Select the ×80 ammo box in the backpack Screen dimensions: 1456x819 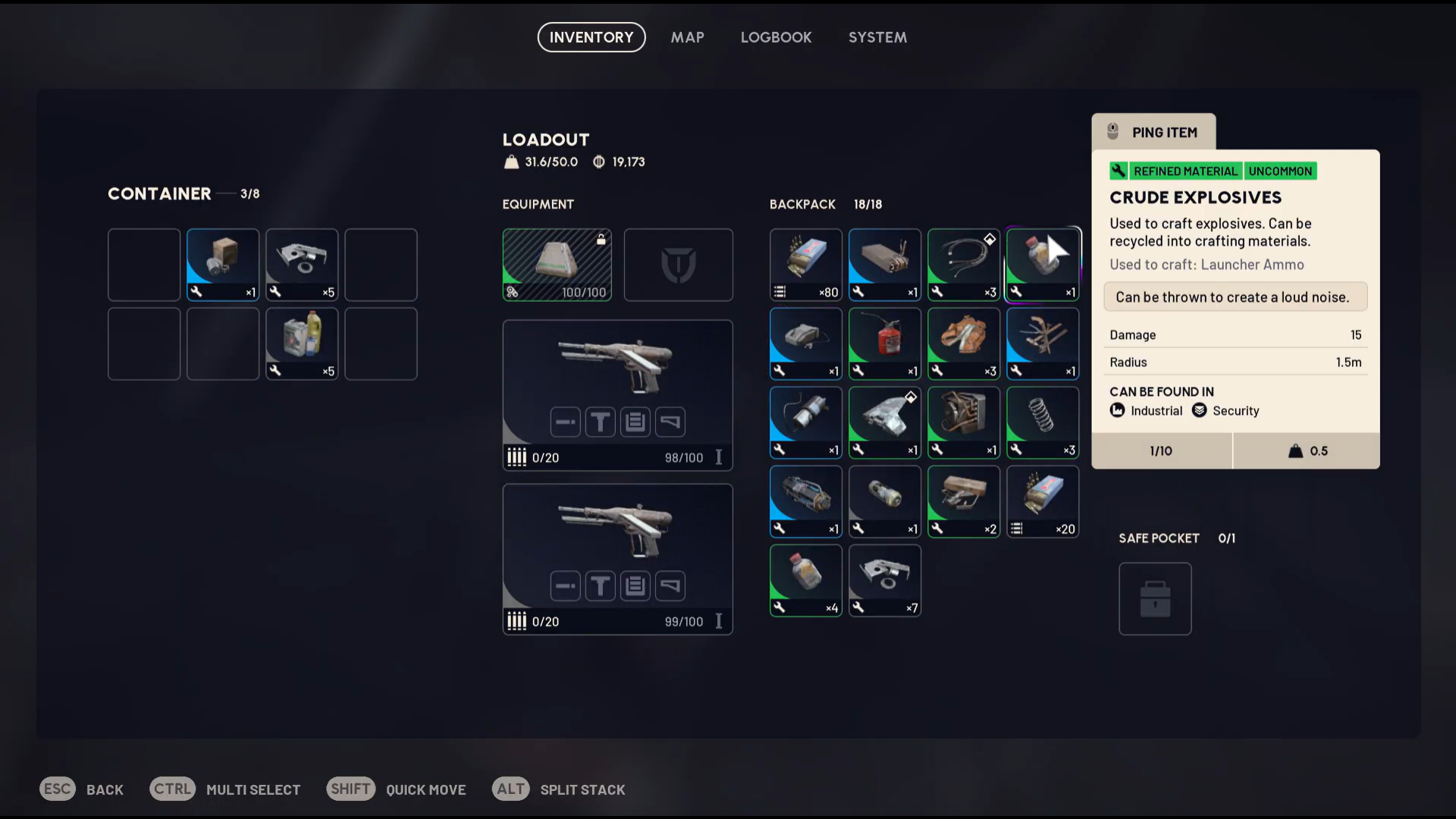[x=805, y=264]
